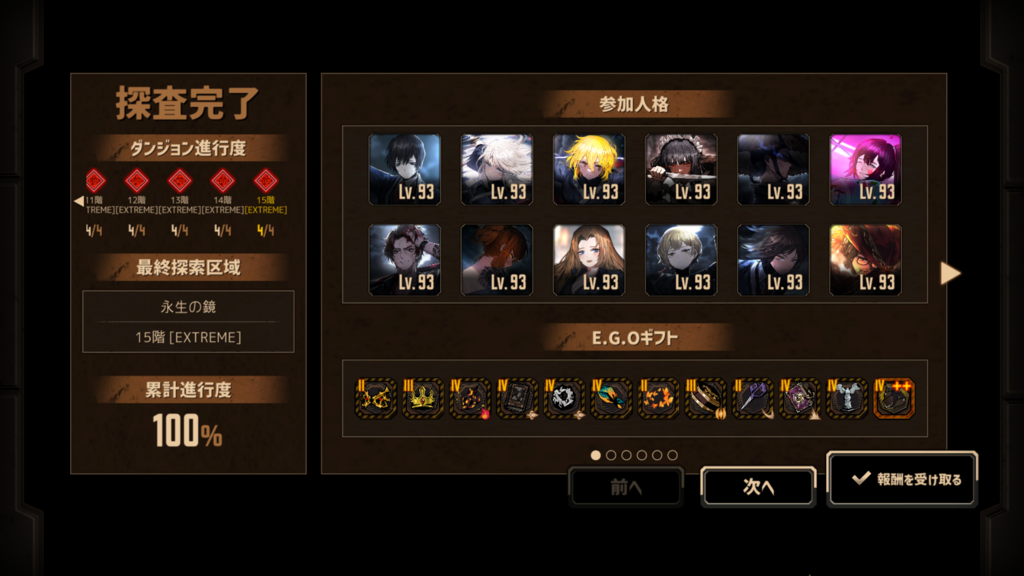View the orange-framed gift marked with ++
This screenshot has height=576, width=1024.
click(x=894, y=398)
